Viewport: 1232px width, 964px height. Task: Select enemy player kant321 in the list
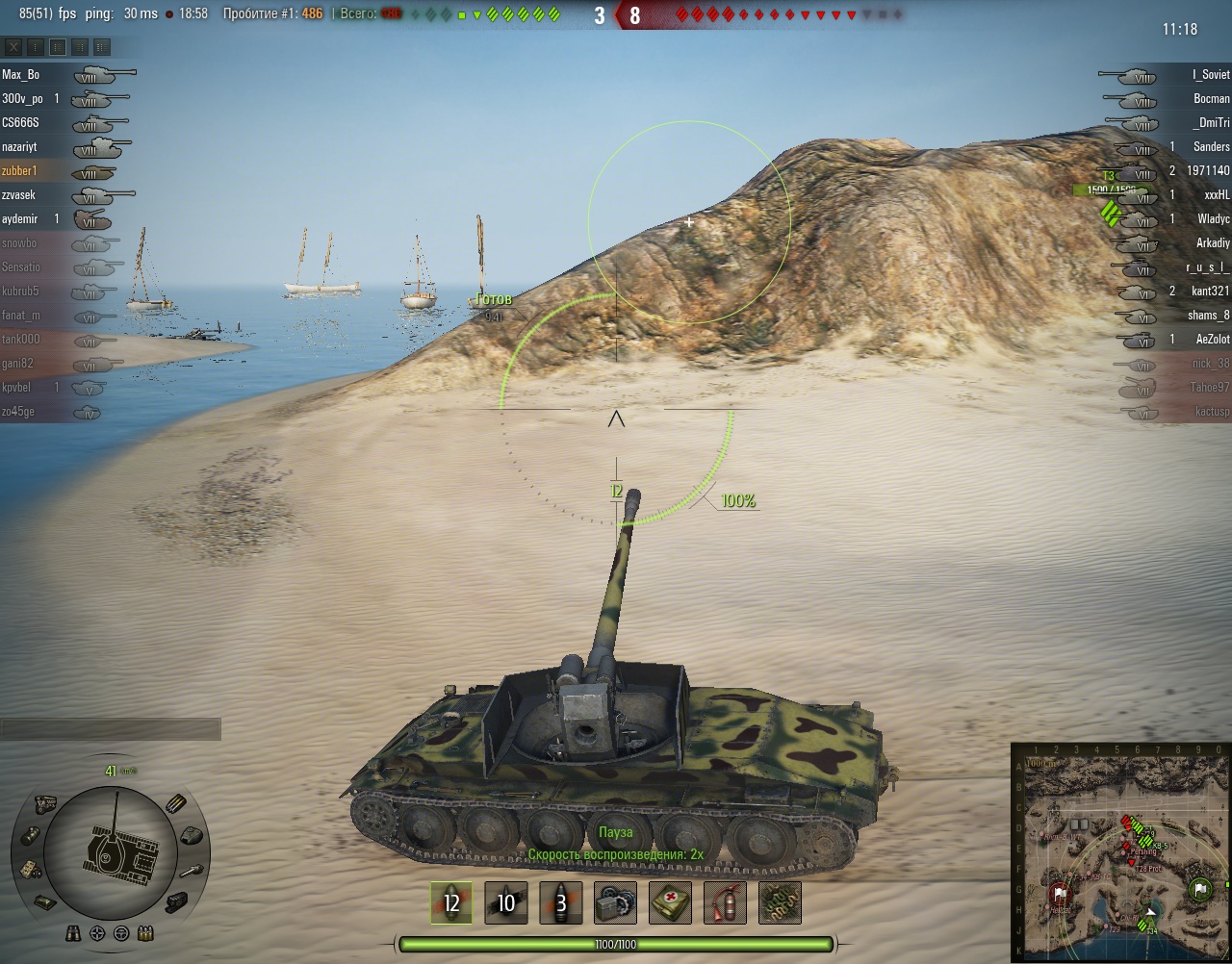tap(1210, 291)
